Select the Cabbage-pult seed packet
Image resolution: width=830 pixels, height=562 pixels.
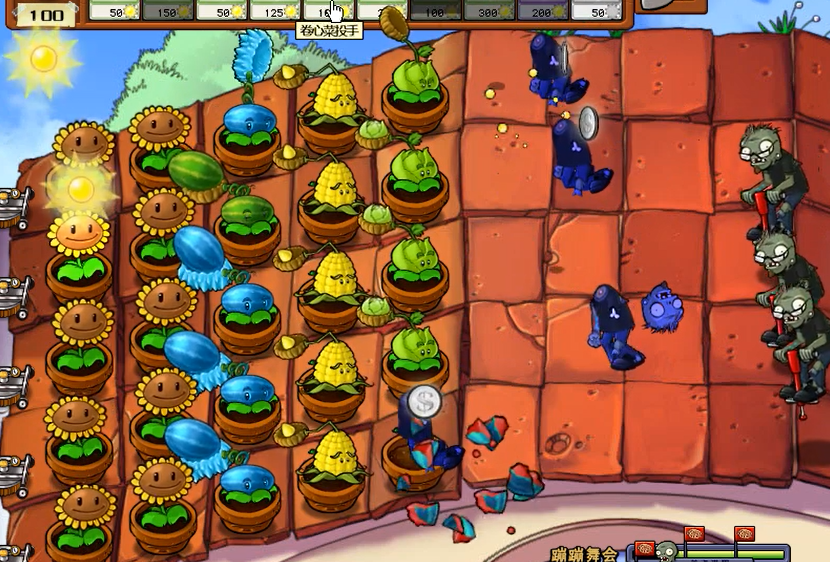point(327,11)
